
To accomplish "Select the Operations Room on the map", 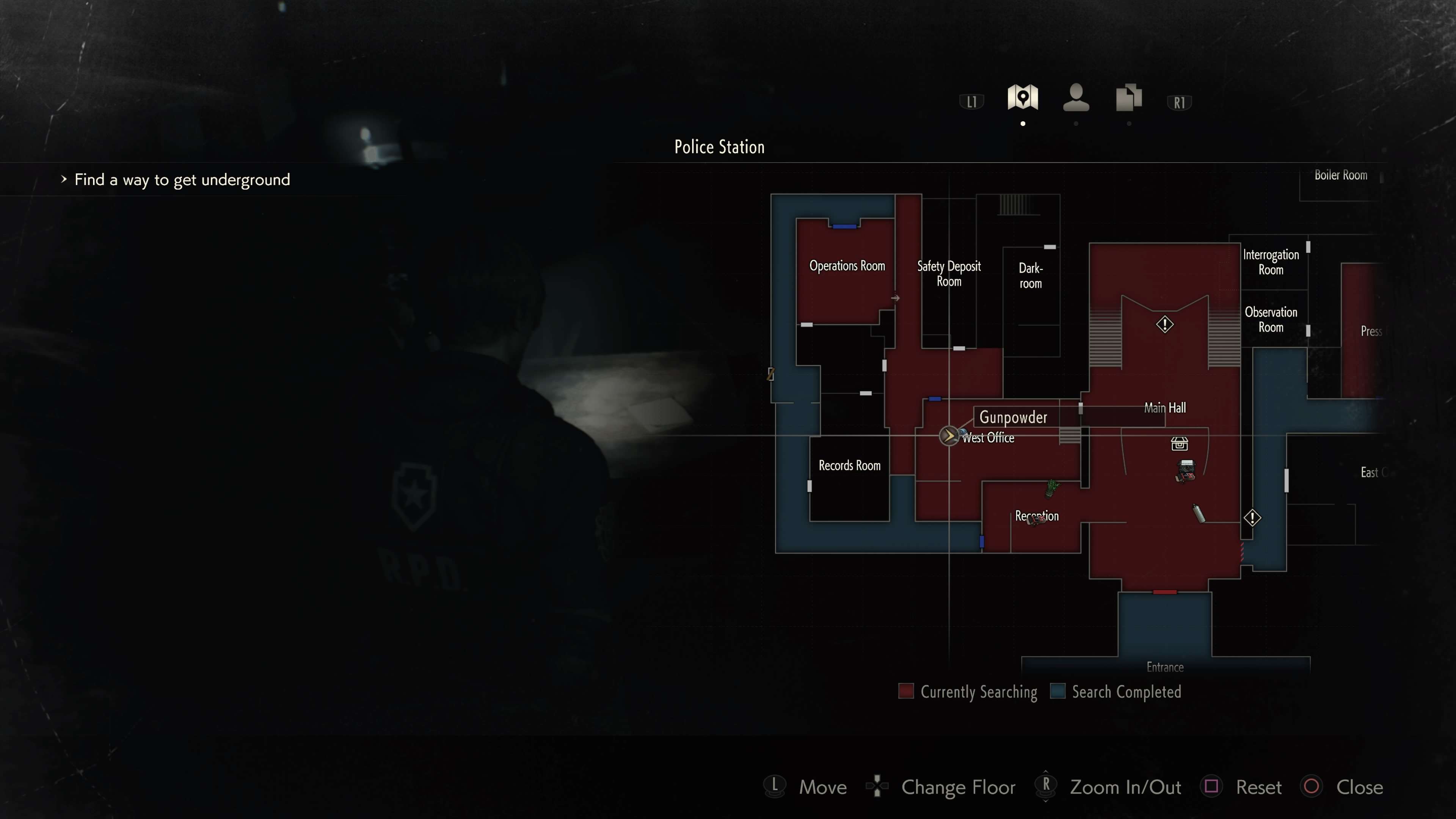I will coord(847,266).
